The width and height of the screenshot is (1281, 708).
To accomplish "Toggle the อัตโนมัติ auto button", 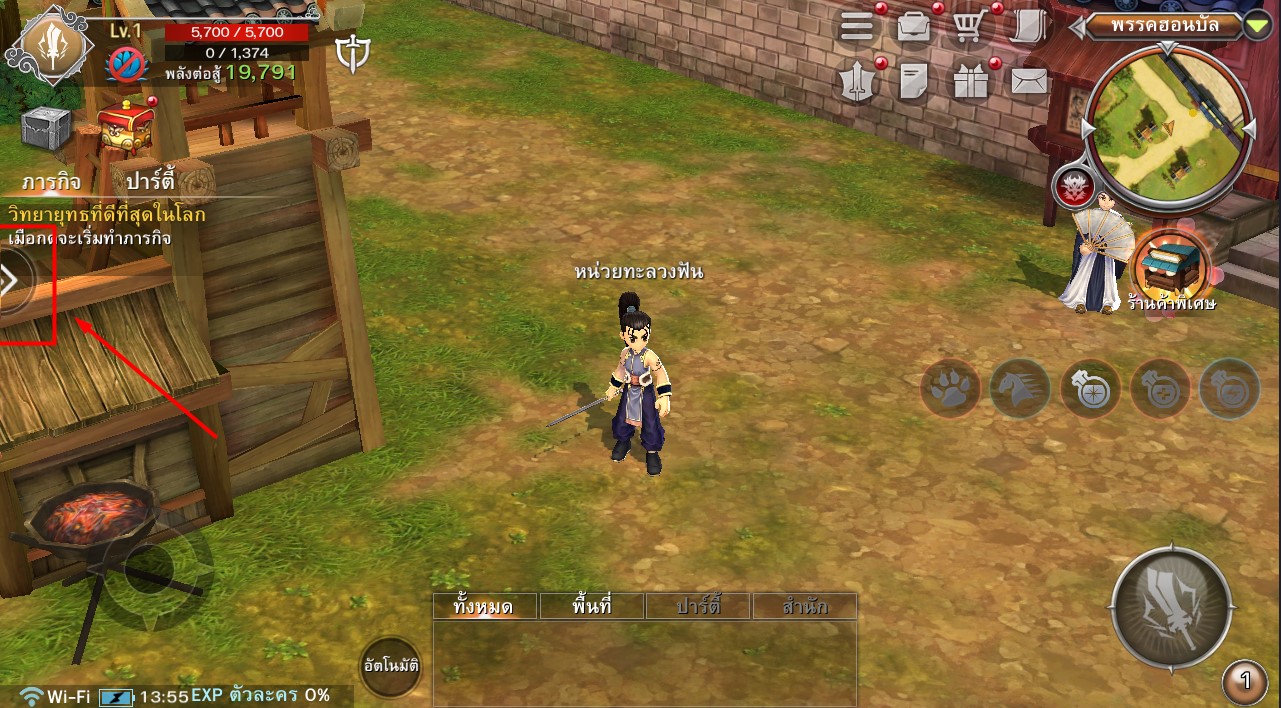I will 389,665.
